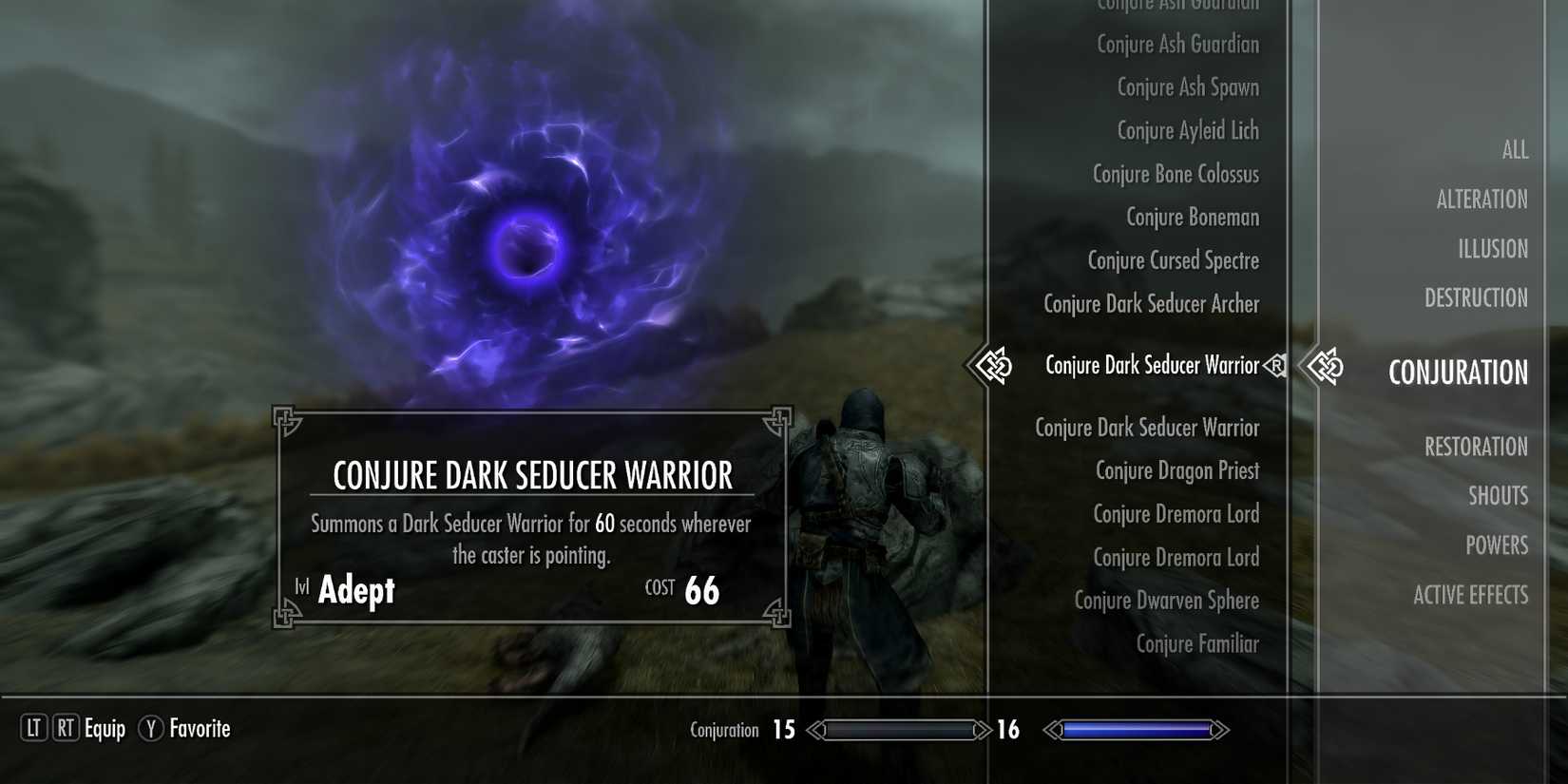Click the right arrowhead of the blue progress bar

[1217, 730]
